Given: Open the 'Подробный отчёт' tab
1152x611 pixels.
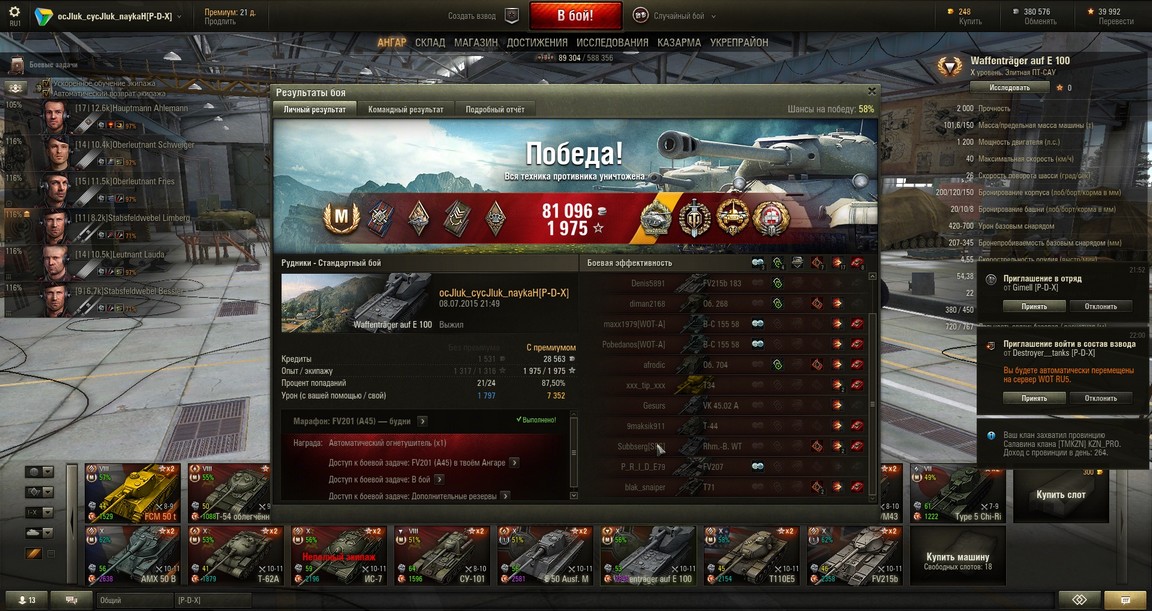Looking at the screenshot, I should [494, 109].
